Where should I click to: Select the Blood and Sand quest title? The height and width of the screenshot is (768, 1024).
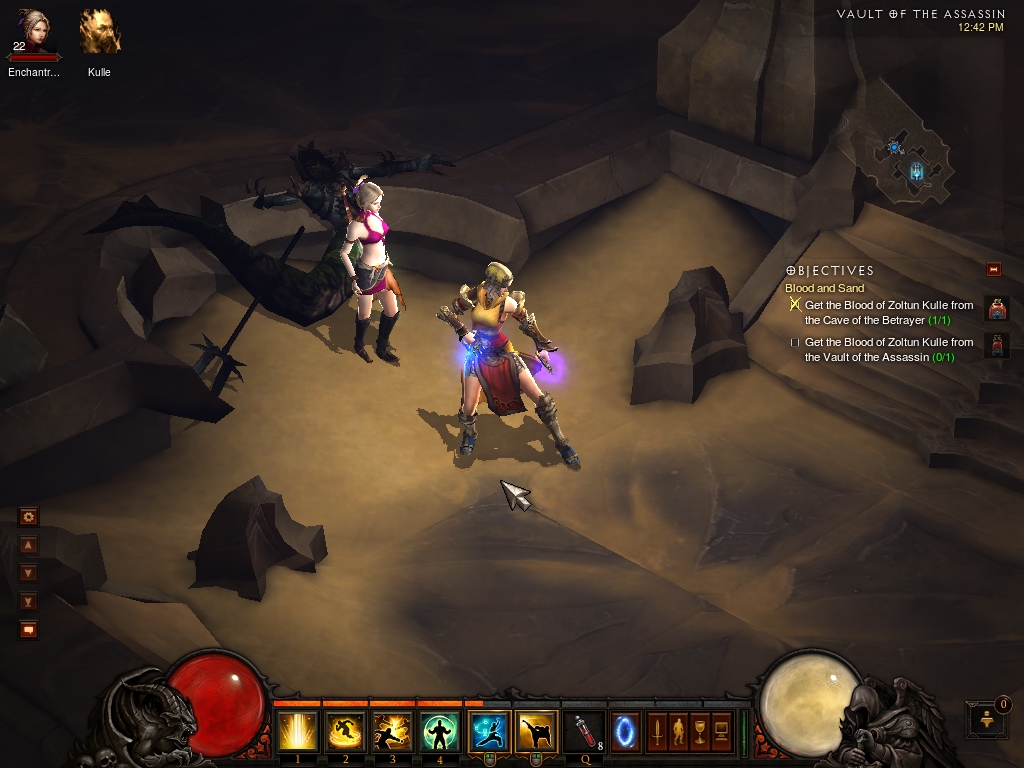(x=824, y=288)
